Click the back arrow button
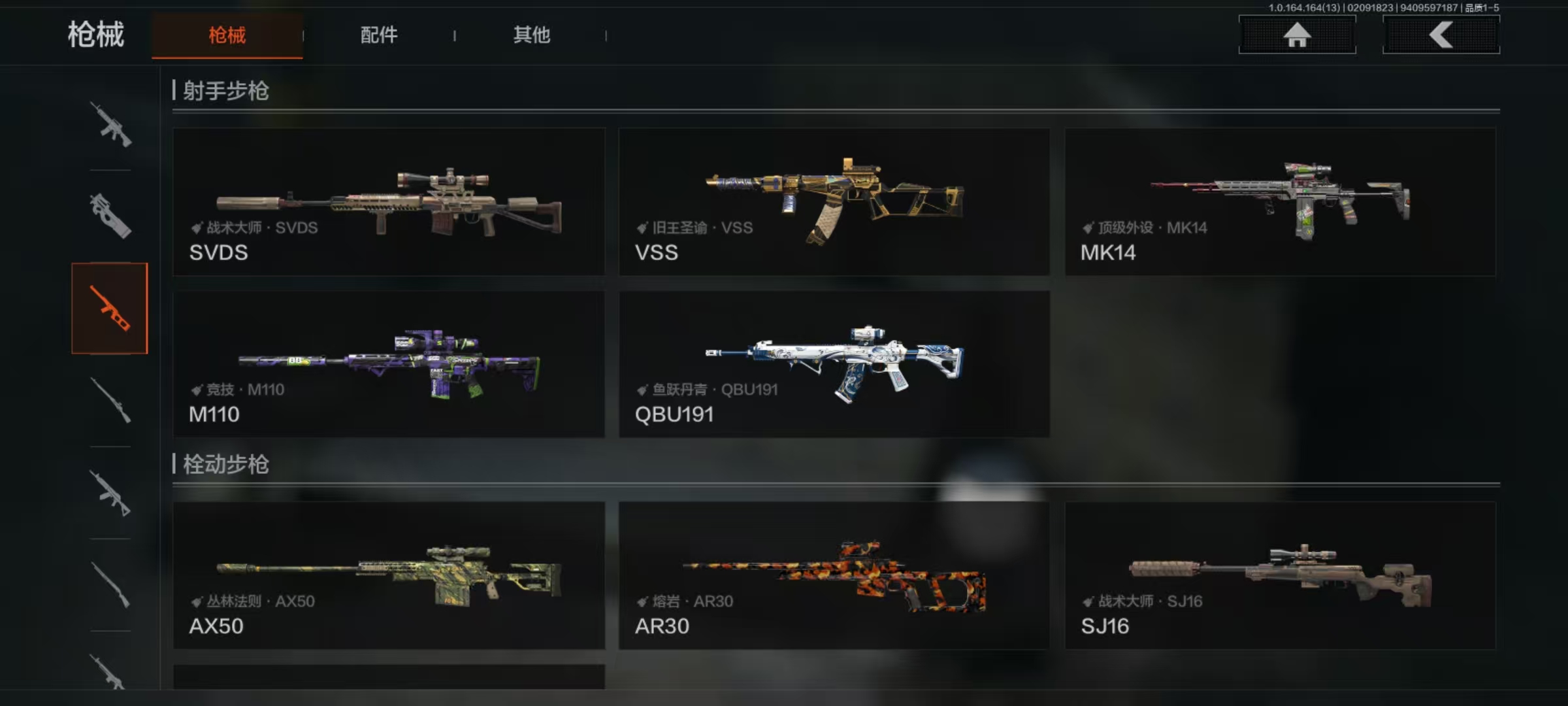Screen dimensions: 1568x706 [1441, 35]
